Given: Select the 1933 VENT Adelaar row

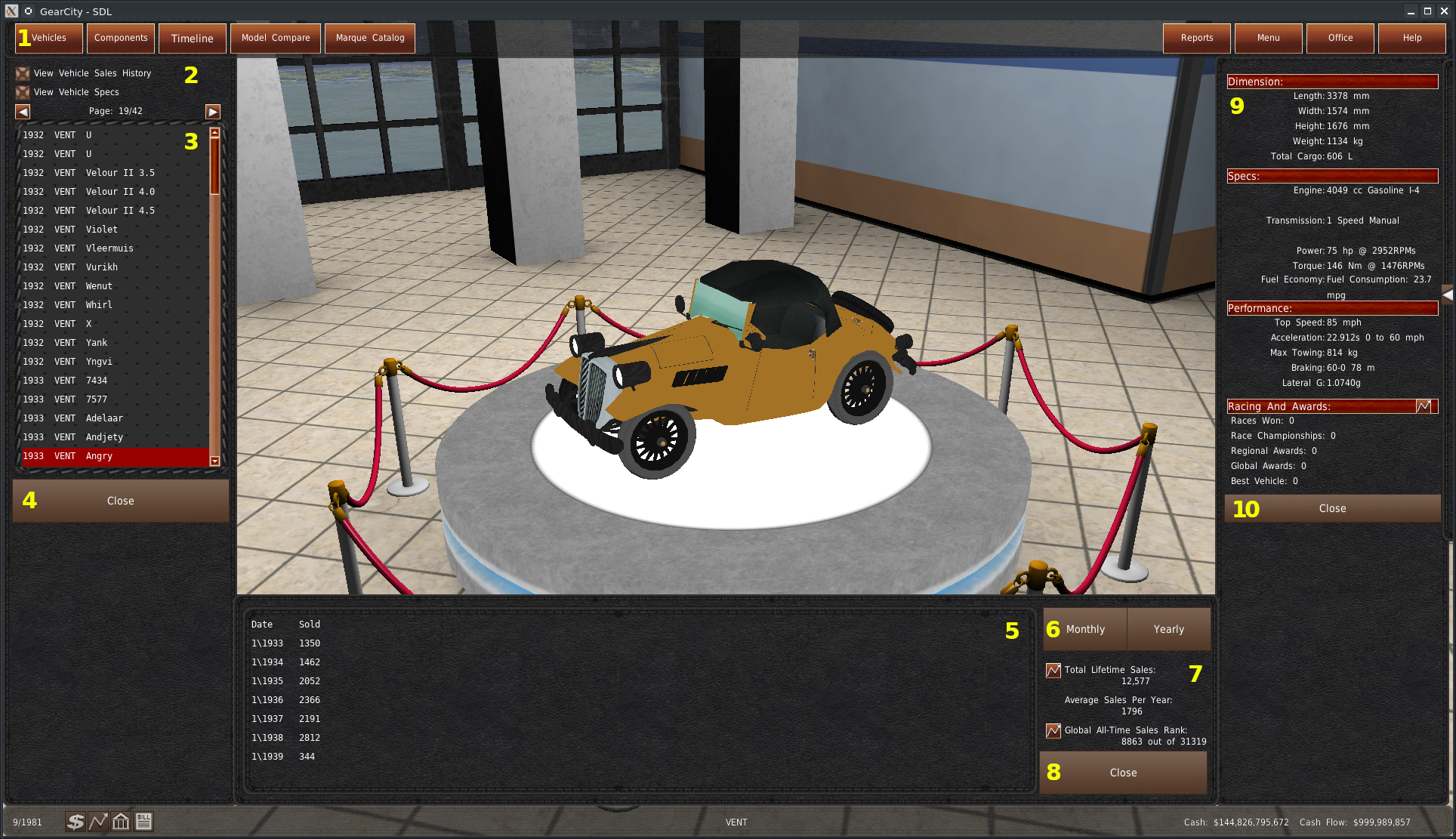Looking at the screenshot, I should (x=104, y=418).
